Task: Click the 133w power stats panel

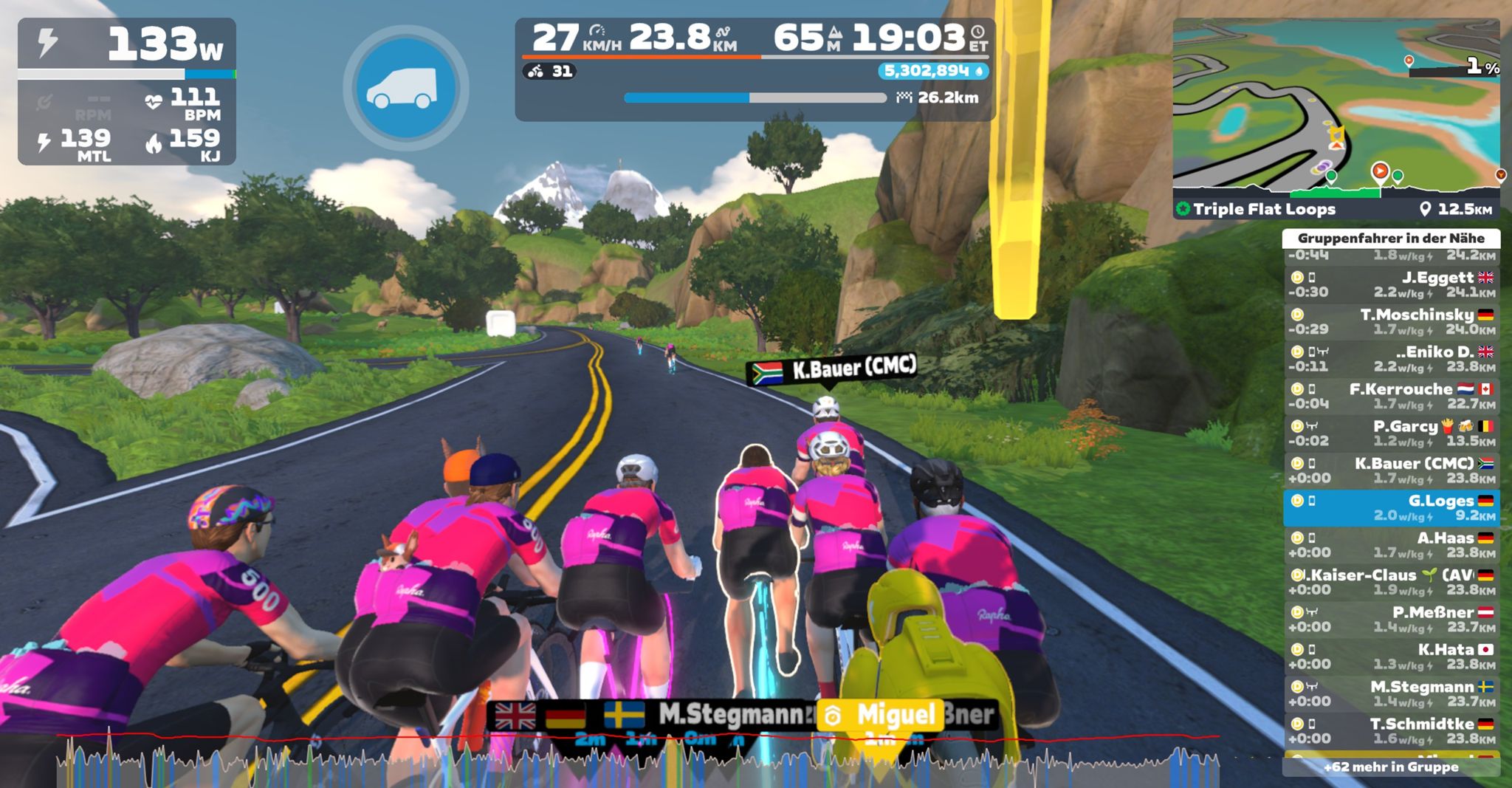Action: pyautogui.click(x=126, y=90)
